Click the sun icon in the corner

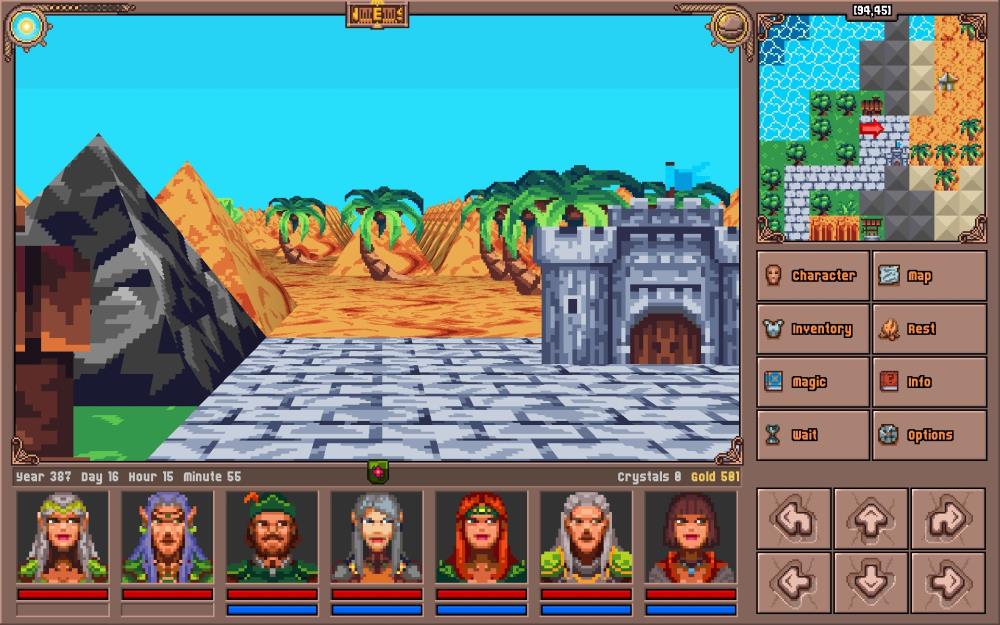click(x=27, y=27)
